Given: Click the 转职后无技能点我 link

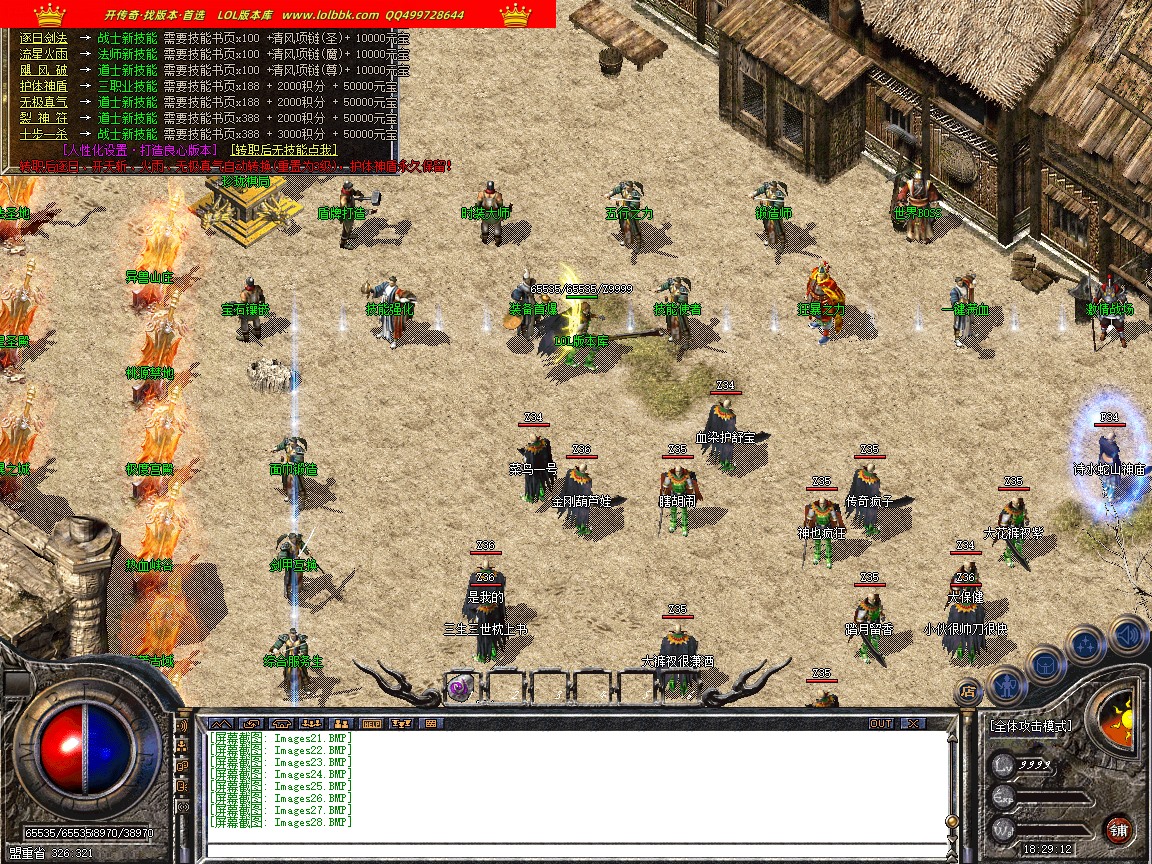Looking at the screenshot, I should (x=284, y=150).
